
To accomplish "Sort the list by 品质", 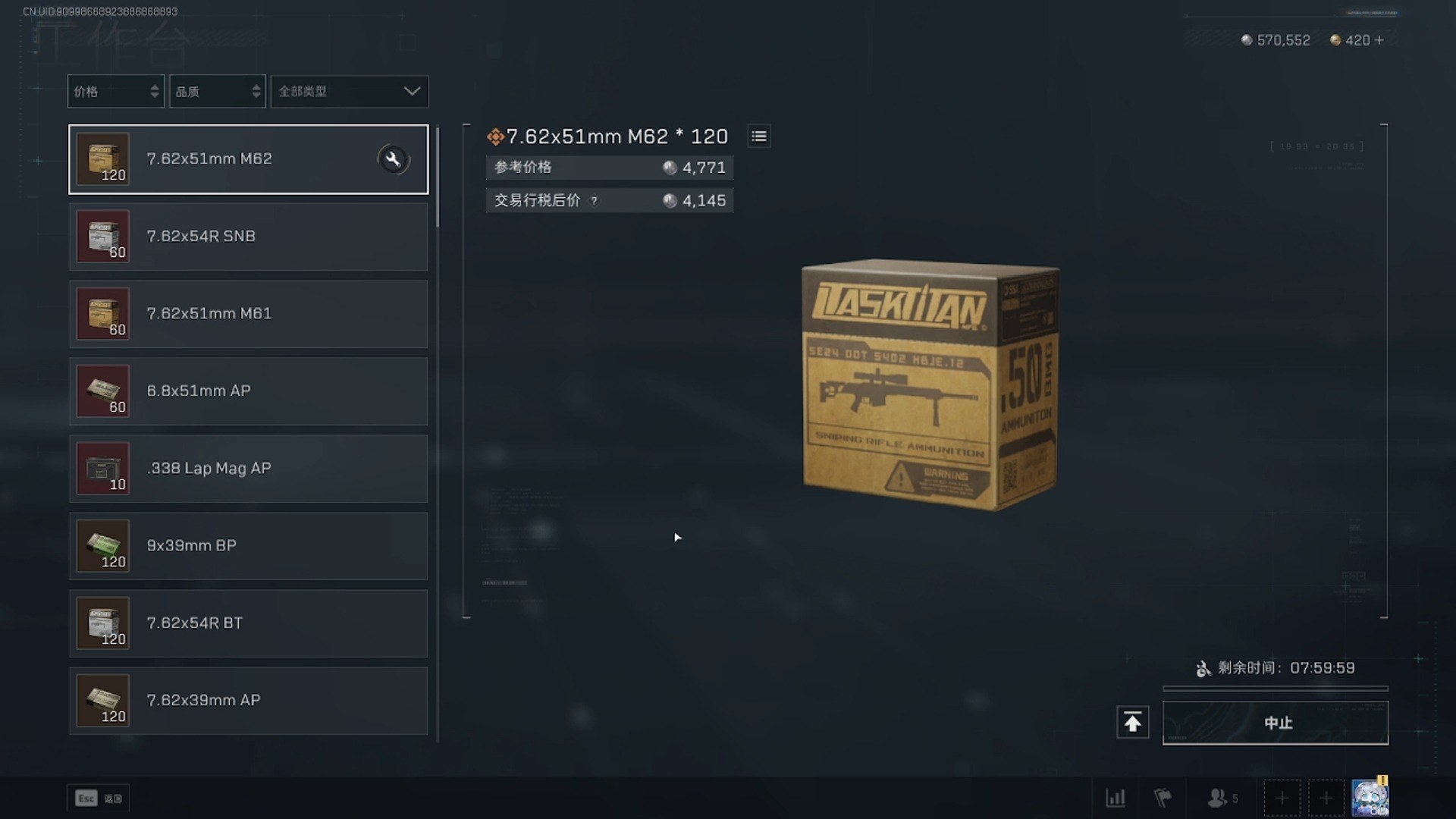I will (217, 92).
